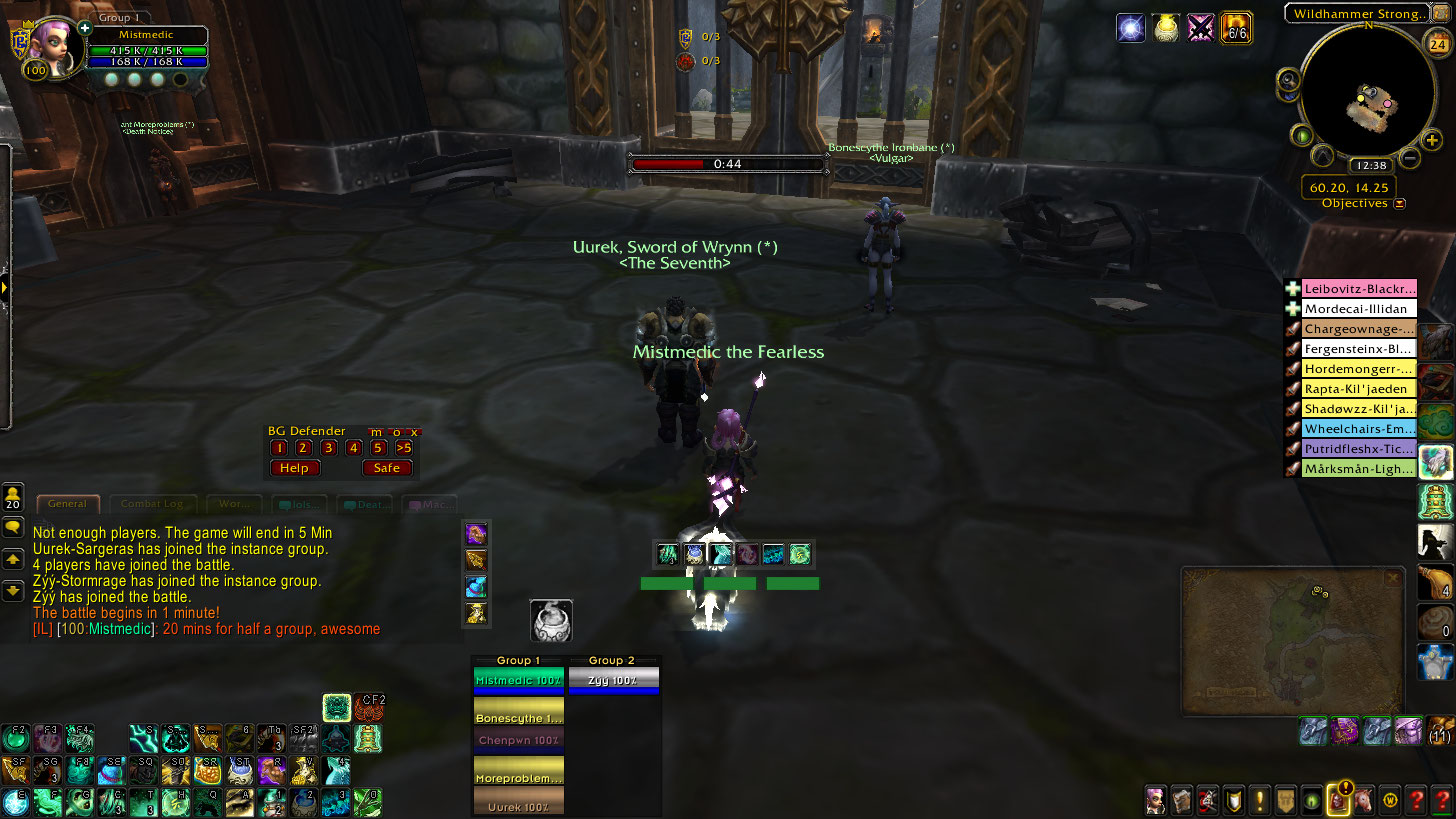This screenshot has width=1456, height=819.
Task: Select Mistmedic in the Group 1 raid frame
Action: tap(518, 680)
